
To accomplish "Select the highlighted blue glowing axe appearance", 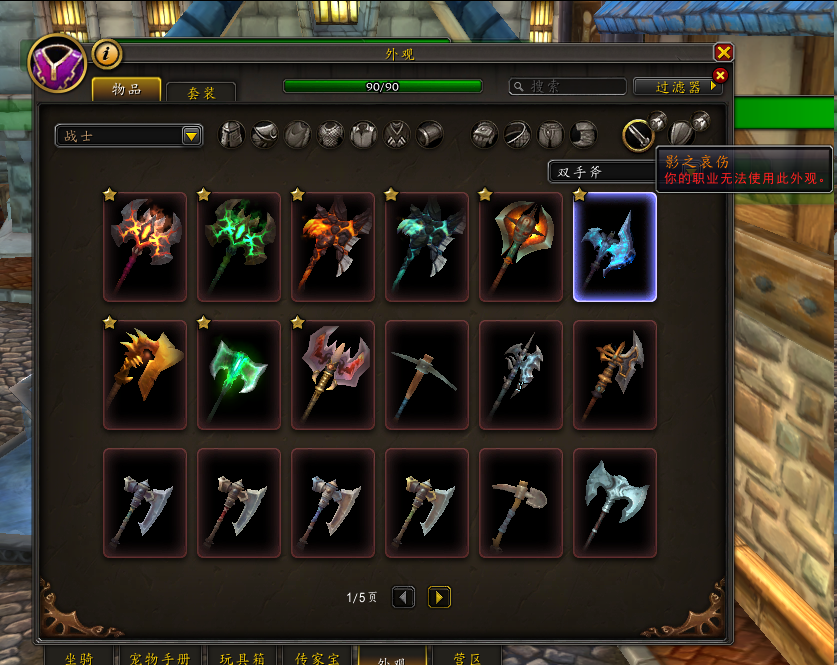I will point(615,247).
